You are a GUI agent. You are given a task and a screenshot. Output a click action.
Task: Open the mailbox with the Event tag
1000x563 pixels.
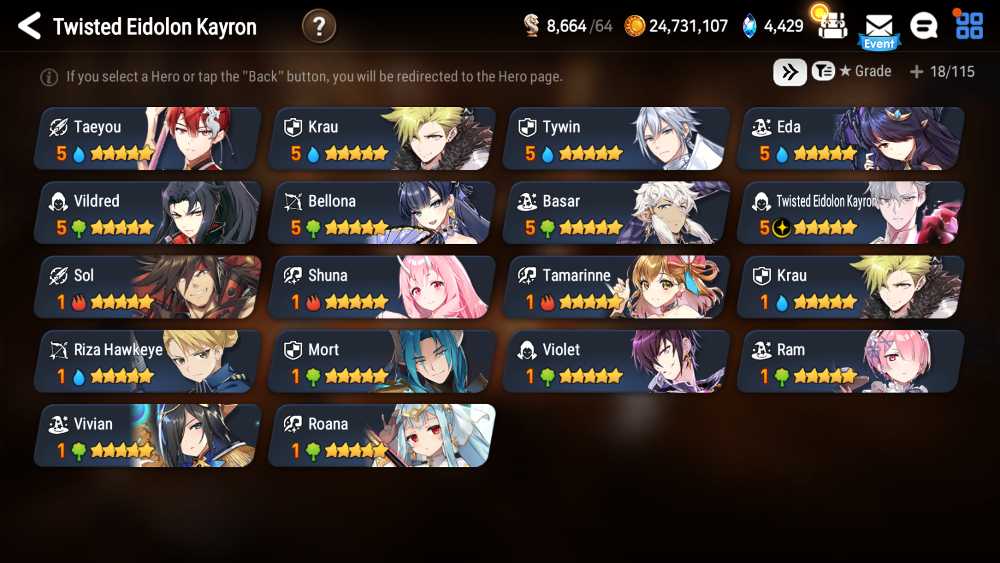[x=879, y=28]
